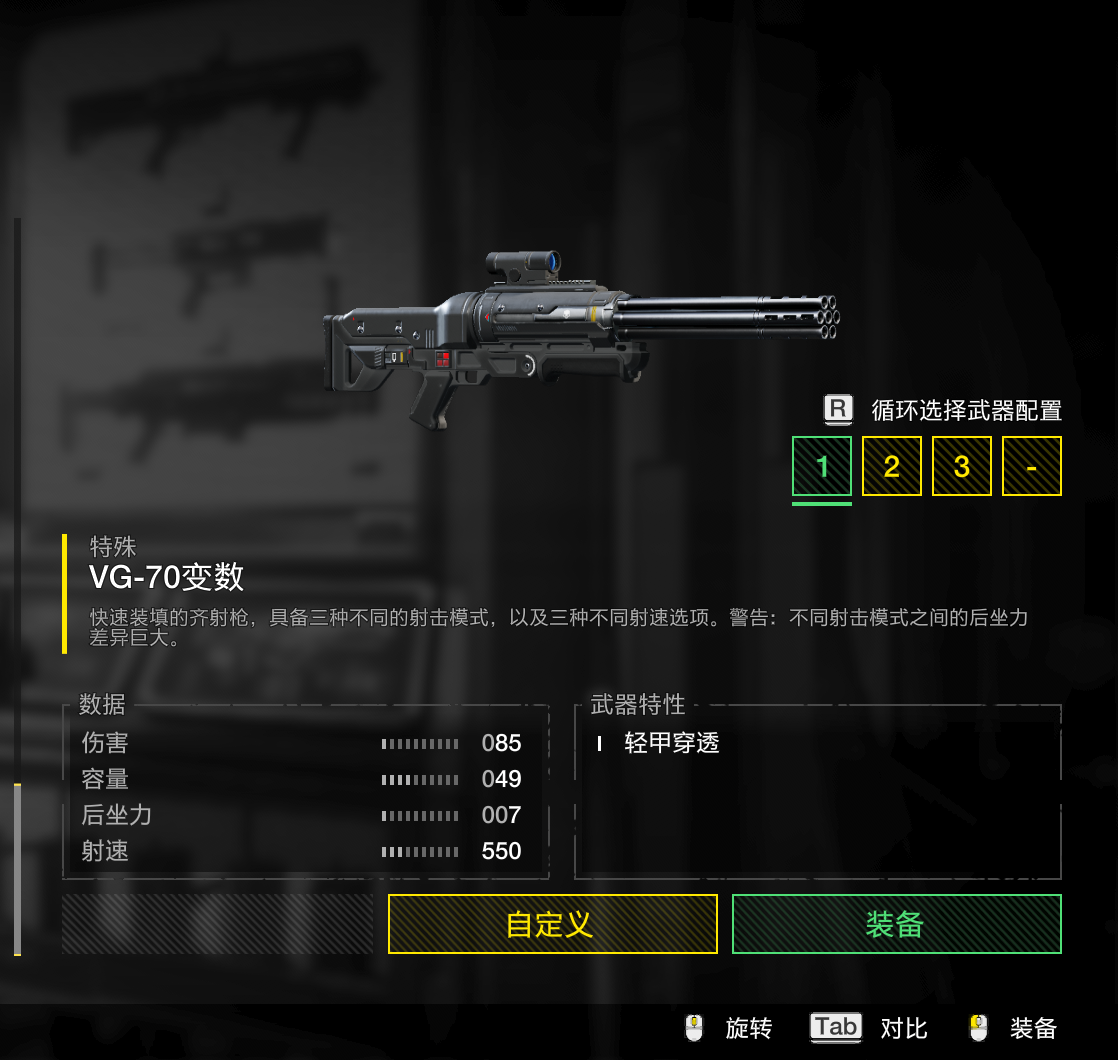This screenshot has width=1118, height=1060.
Task: Equip the weapon with the green 装备 button
Action: (x=896, y=924)
